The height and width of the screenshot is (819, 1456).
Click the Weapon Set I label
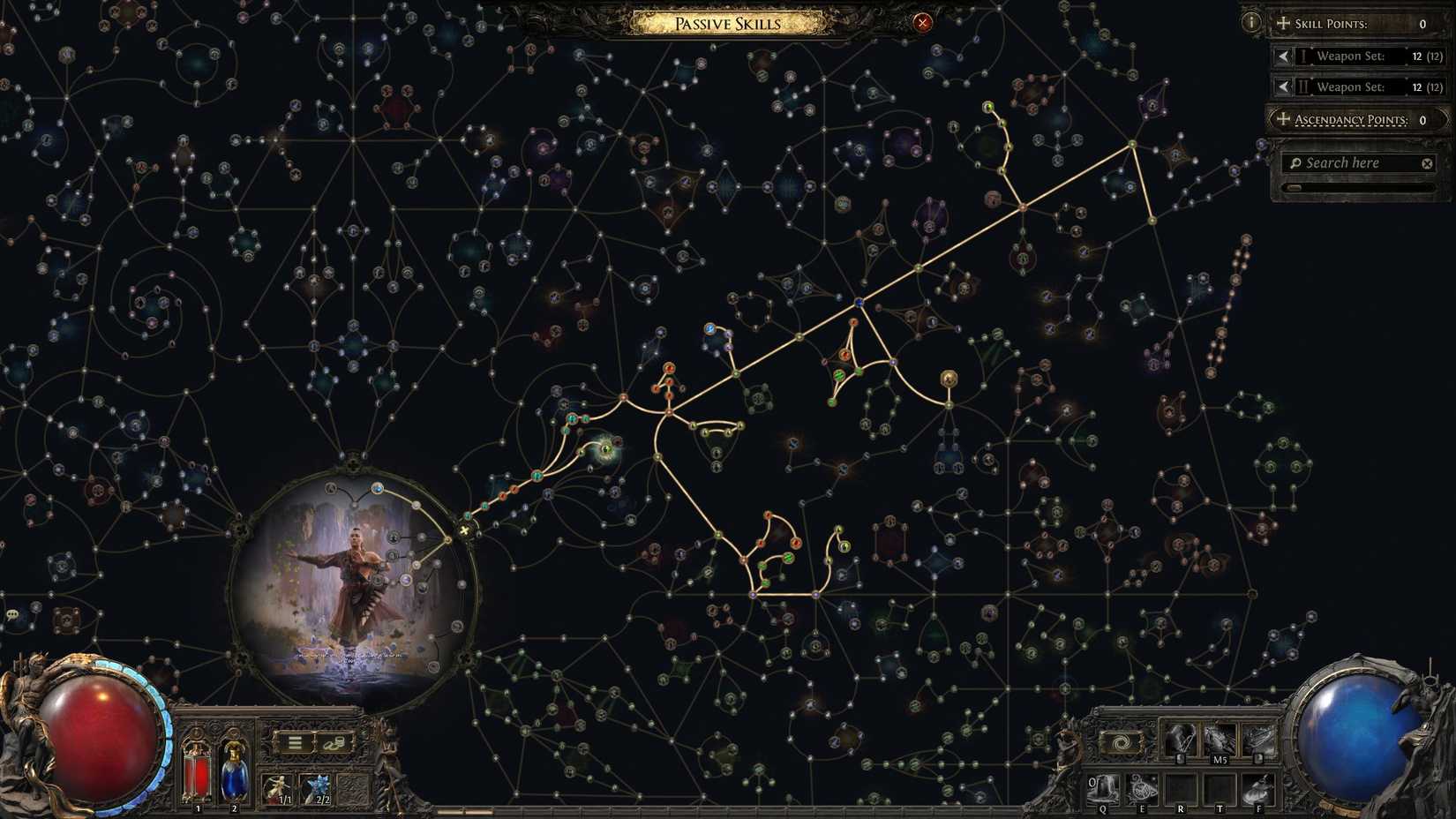click(1350, 56)
